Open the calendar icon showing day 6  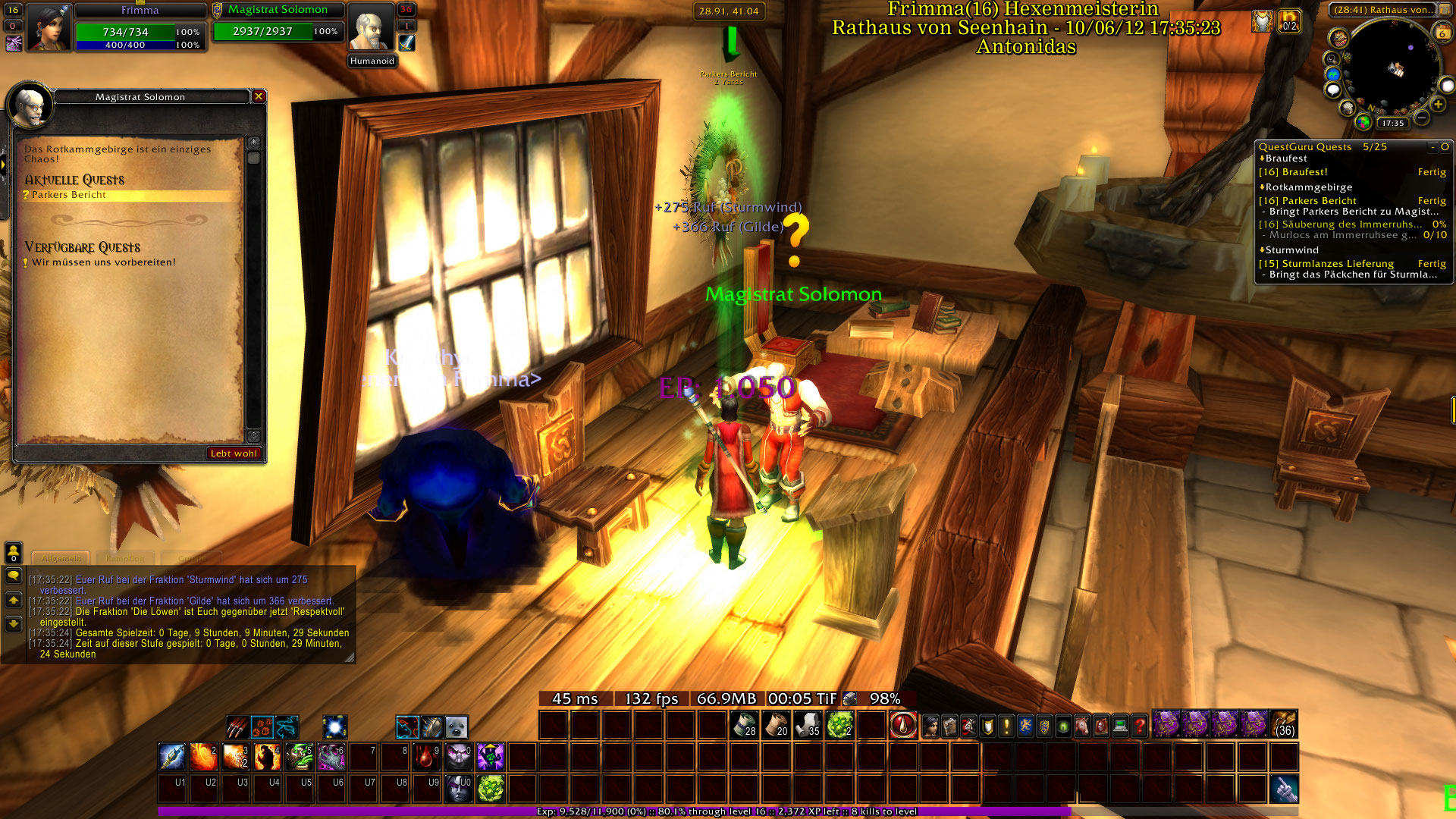tap(1442, 33)
